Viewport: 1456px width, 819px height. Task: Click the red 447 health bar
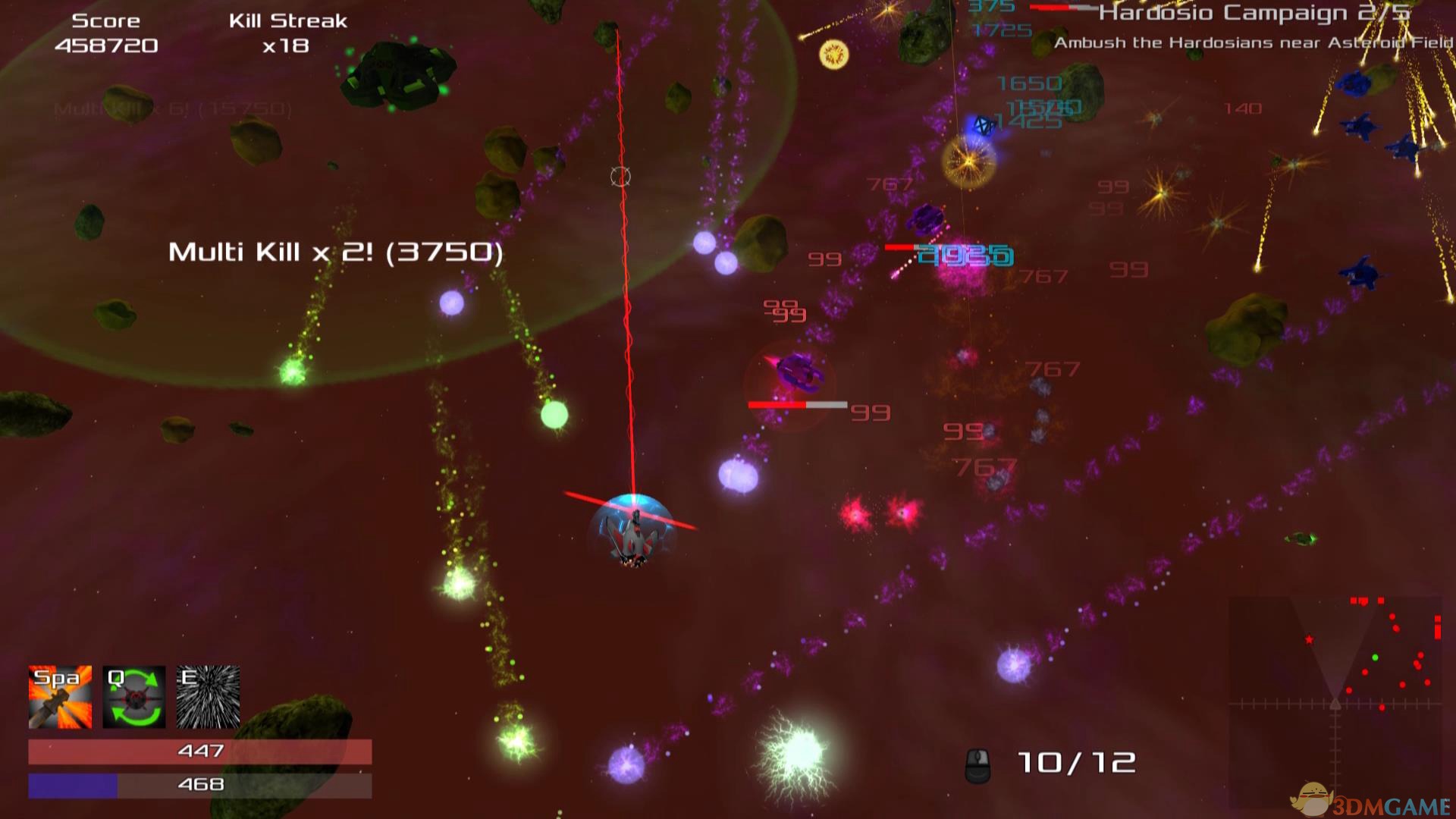(x=199, y=750)
